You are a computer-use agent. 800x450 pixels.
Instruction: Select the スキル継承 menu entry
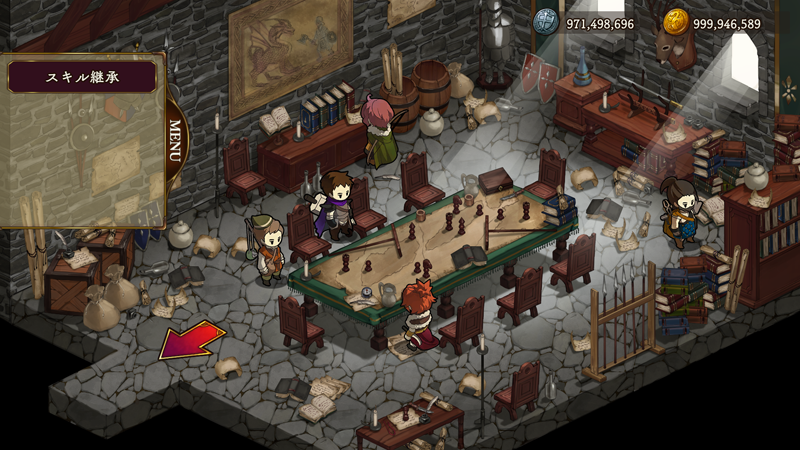[82, 77]
